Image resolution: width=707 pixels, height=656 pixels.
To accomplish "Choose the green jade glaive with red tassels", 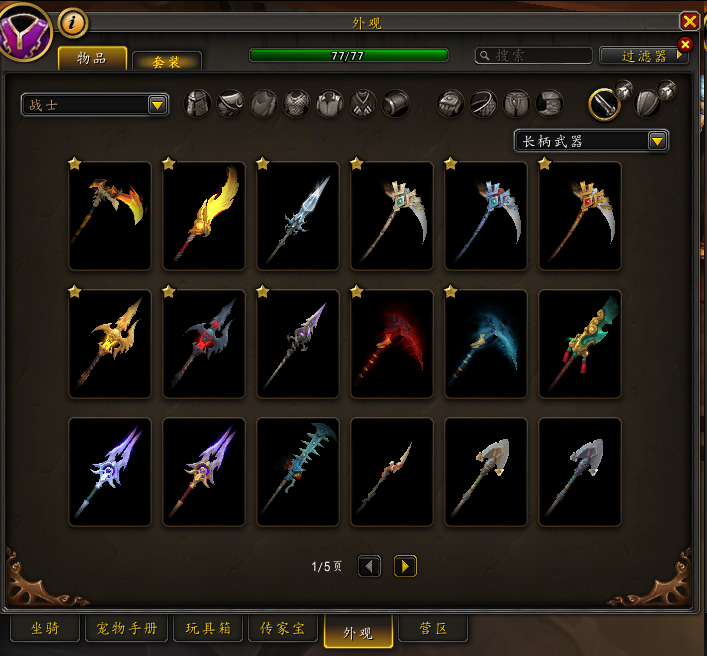I will click(x=580, y=344).
